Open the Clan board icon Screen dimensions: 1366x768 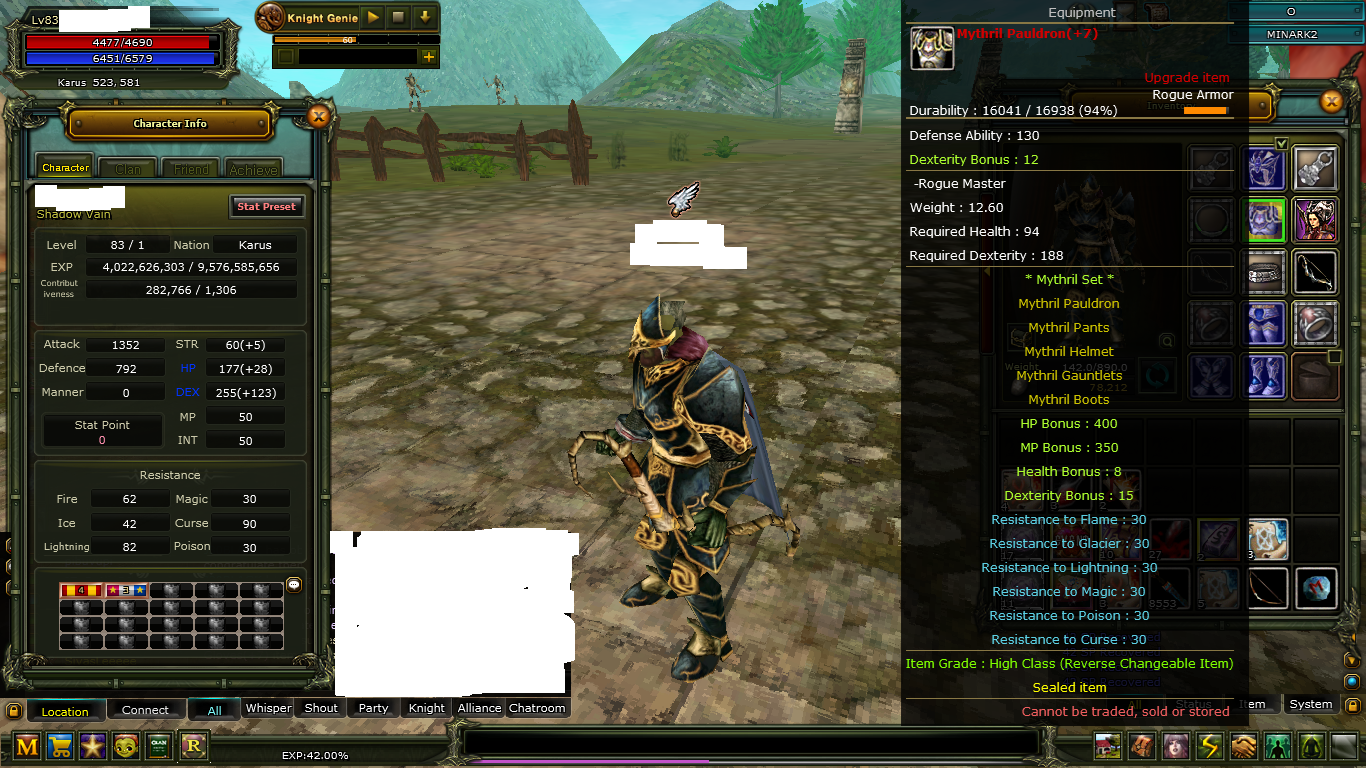click(157, 746)
